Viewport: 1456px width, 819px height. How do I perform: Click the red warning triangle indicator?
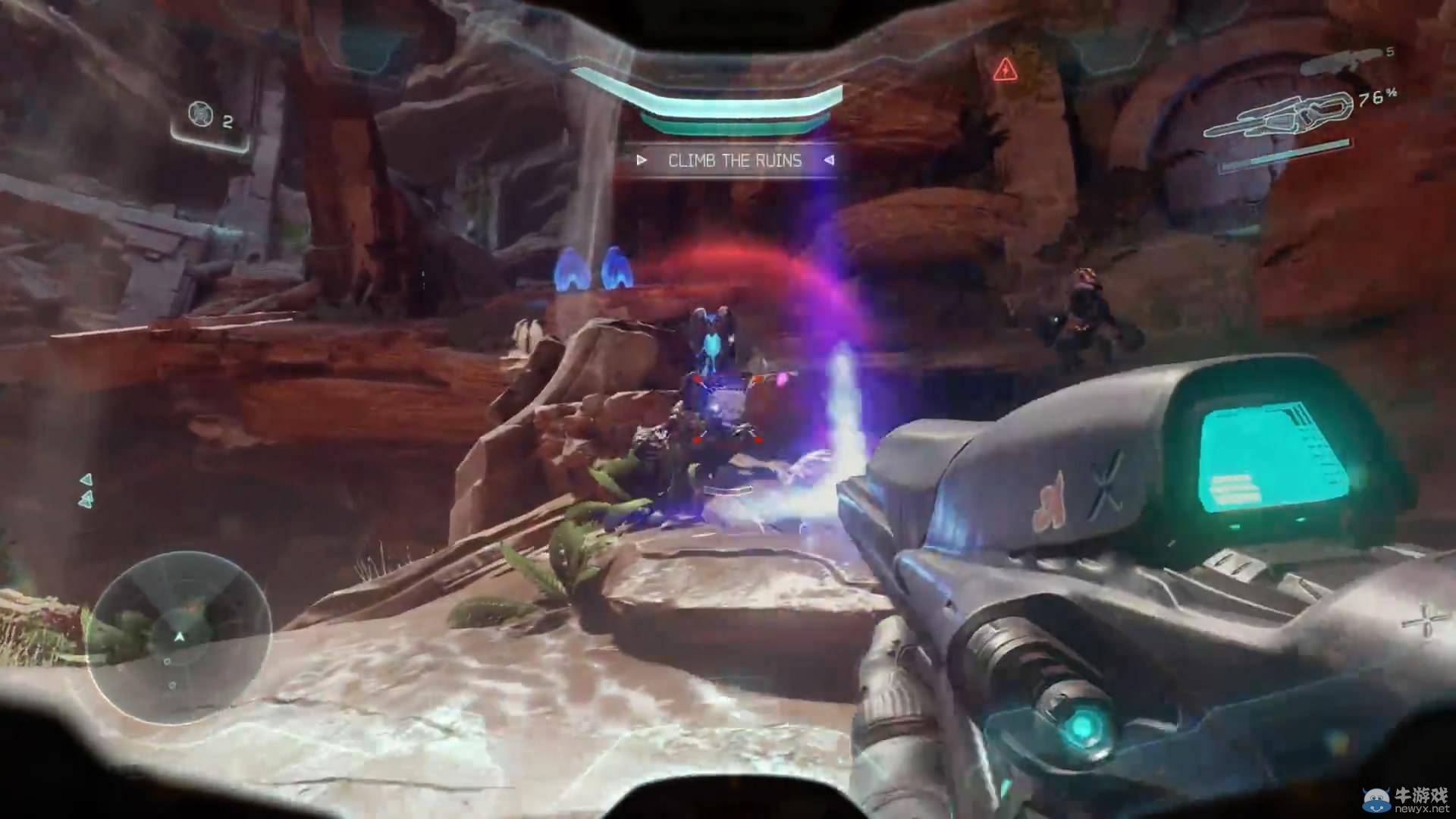(x=1004, y=70)
